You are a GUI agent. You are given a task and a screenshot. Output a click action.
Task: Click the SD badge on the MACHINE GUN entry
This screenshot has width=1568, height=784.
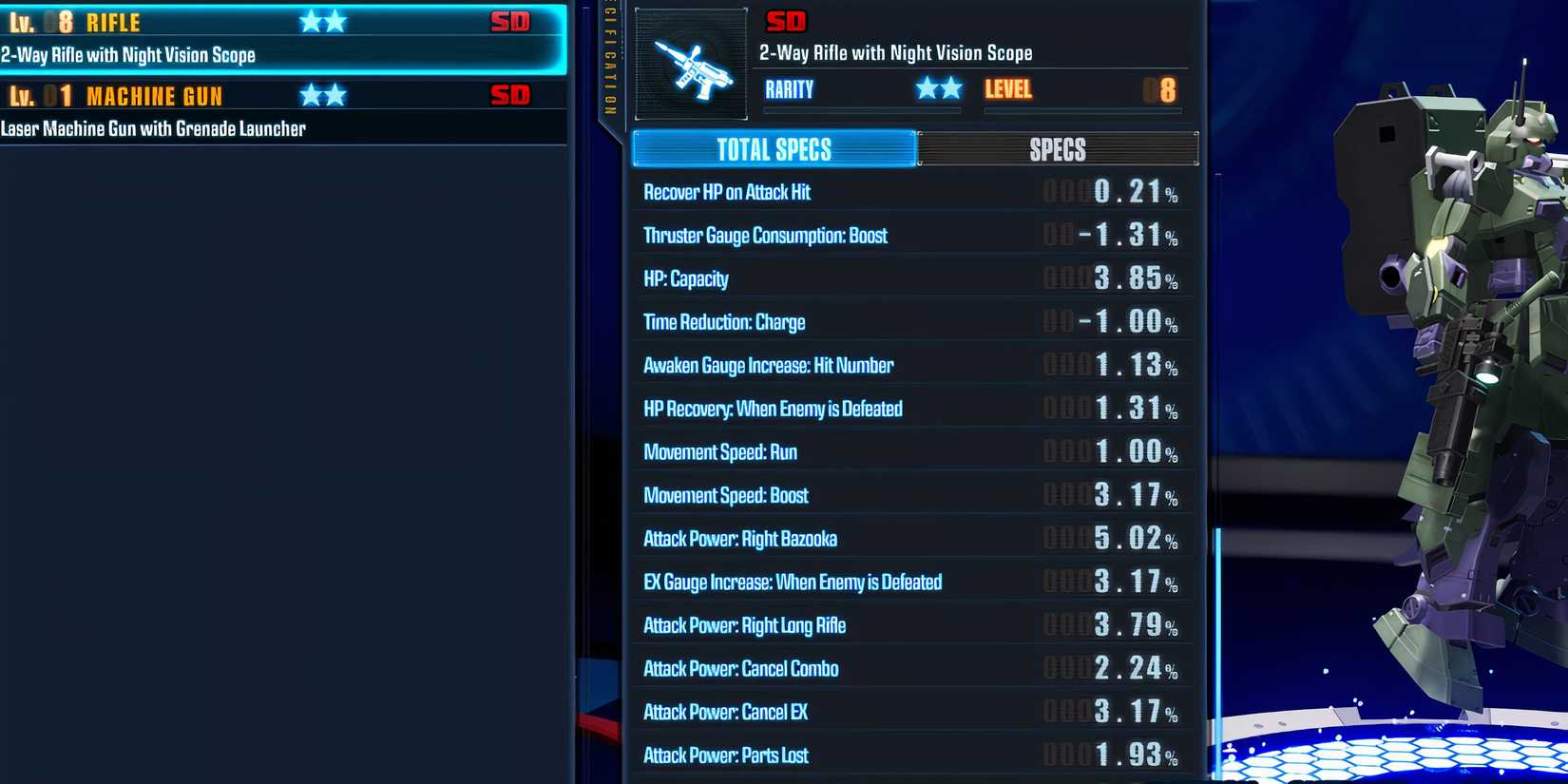pyautogui.click(x=511, y=95)
